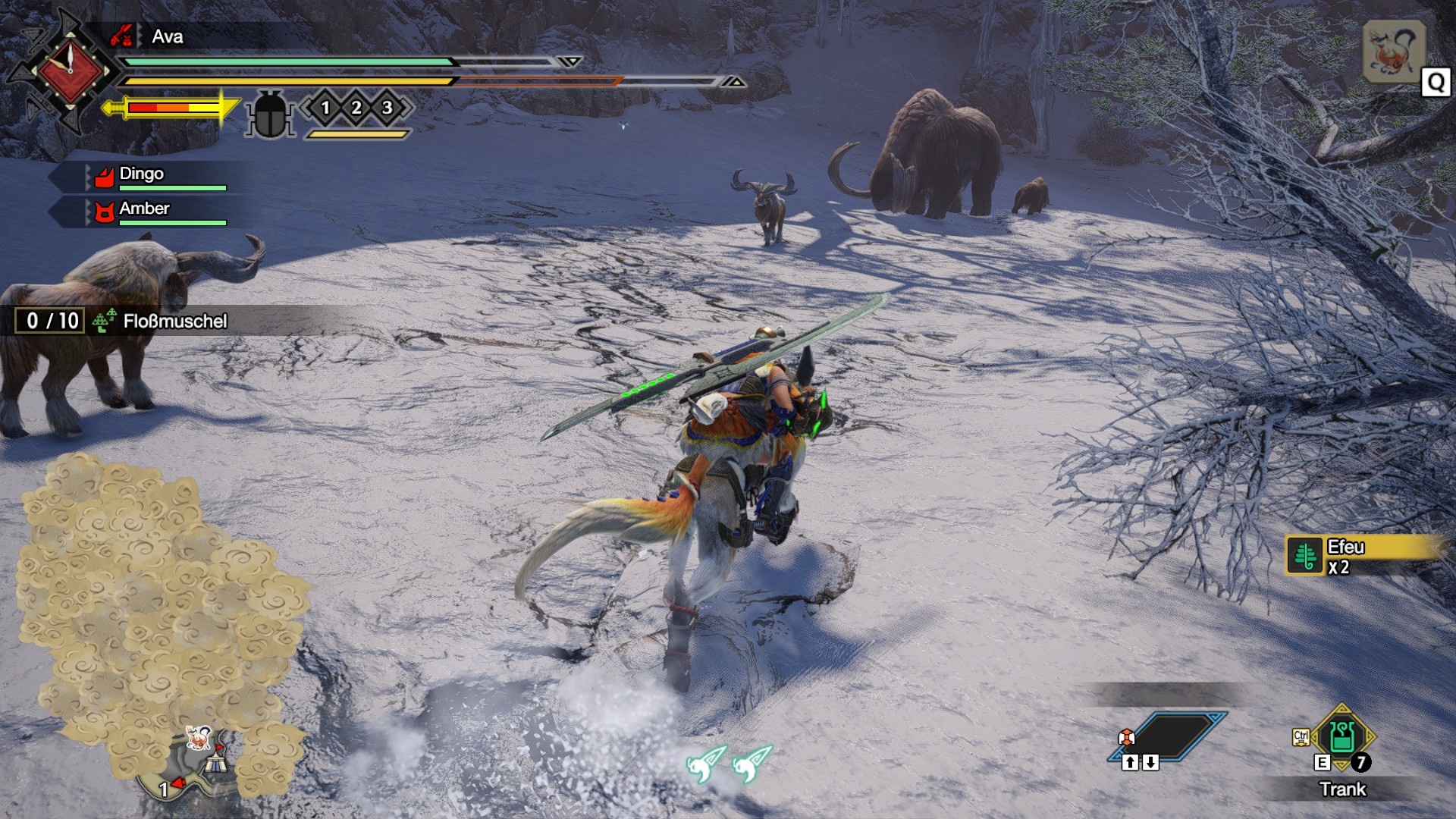Screen dimensions: 1456x819
Task: Select the Trank potion item slot
Action: tap(1341, 737)
